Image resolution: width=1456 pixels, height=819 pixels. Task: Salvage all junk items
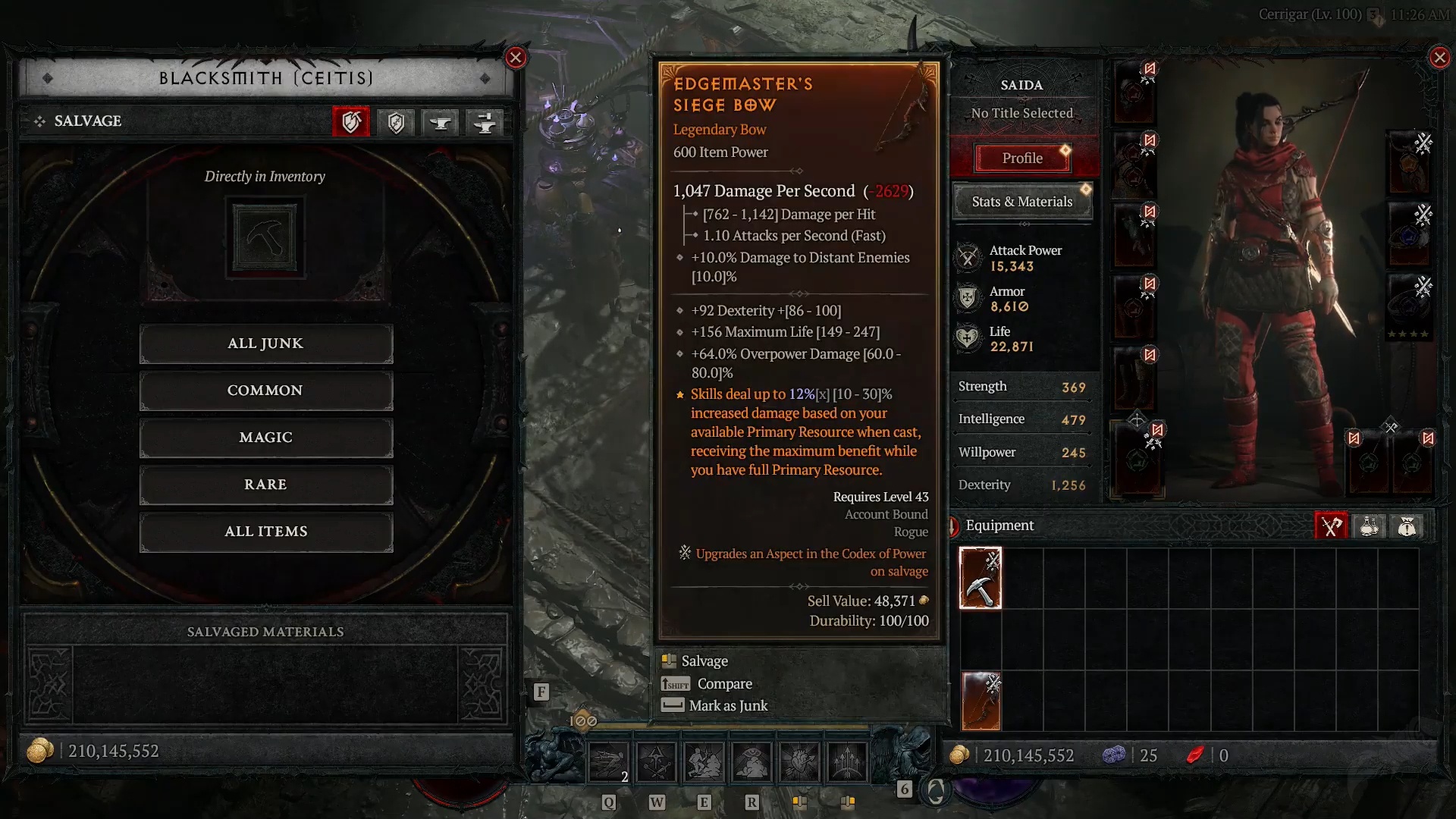pyautogui.click(x=265, y=344)
